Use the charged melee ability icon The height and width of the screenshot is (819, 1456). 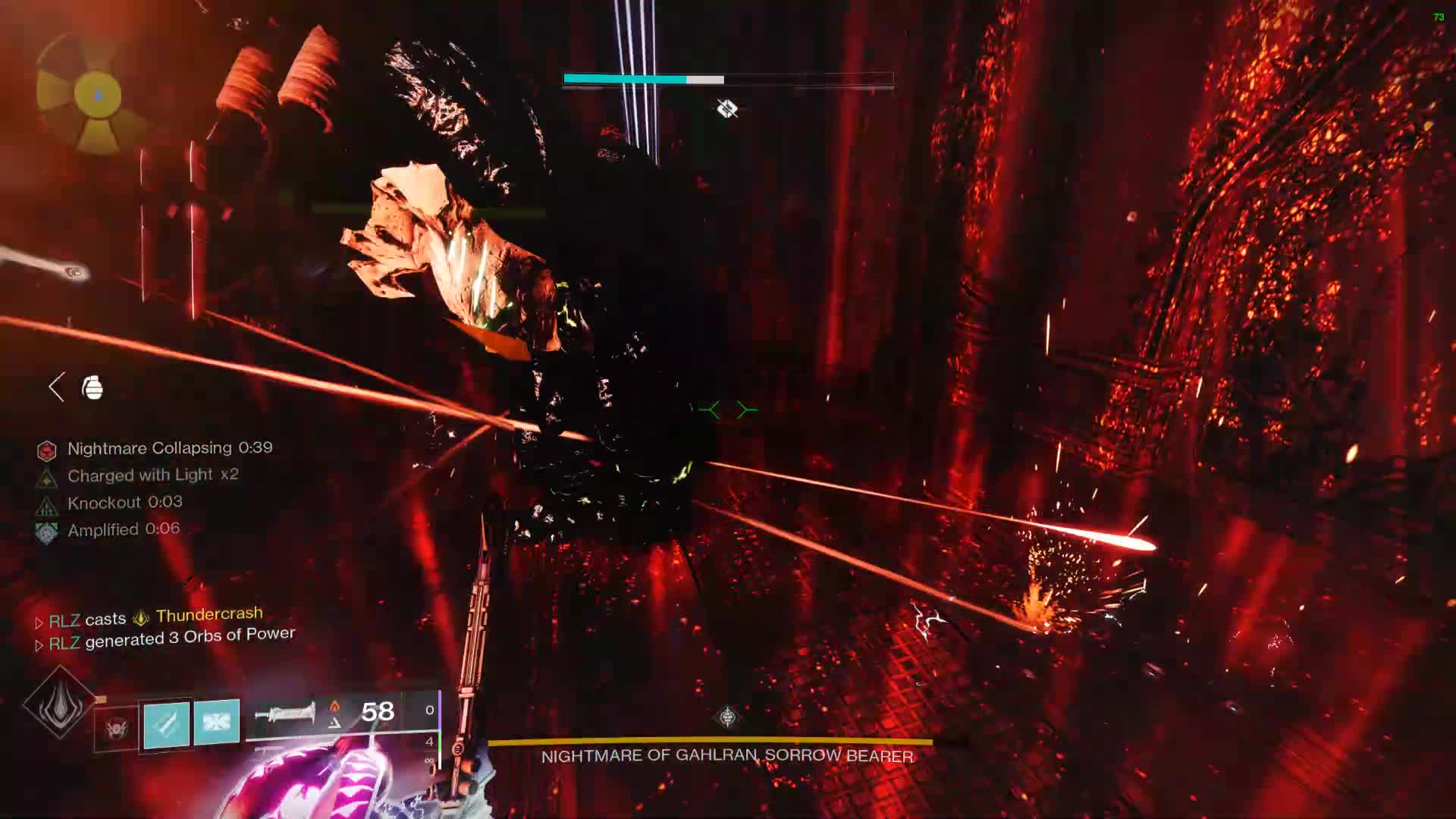pos(167,724)
